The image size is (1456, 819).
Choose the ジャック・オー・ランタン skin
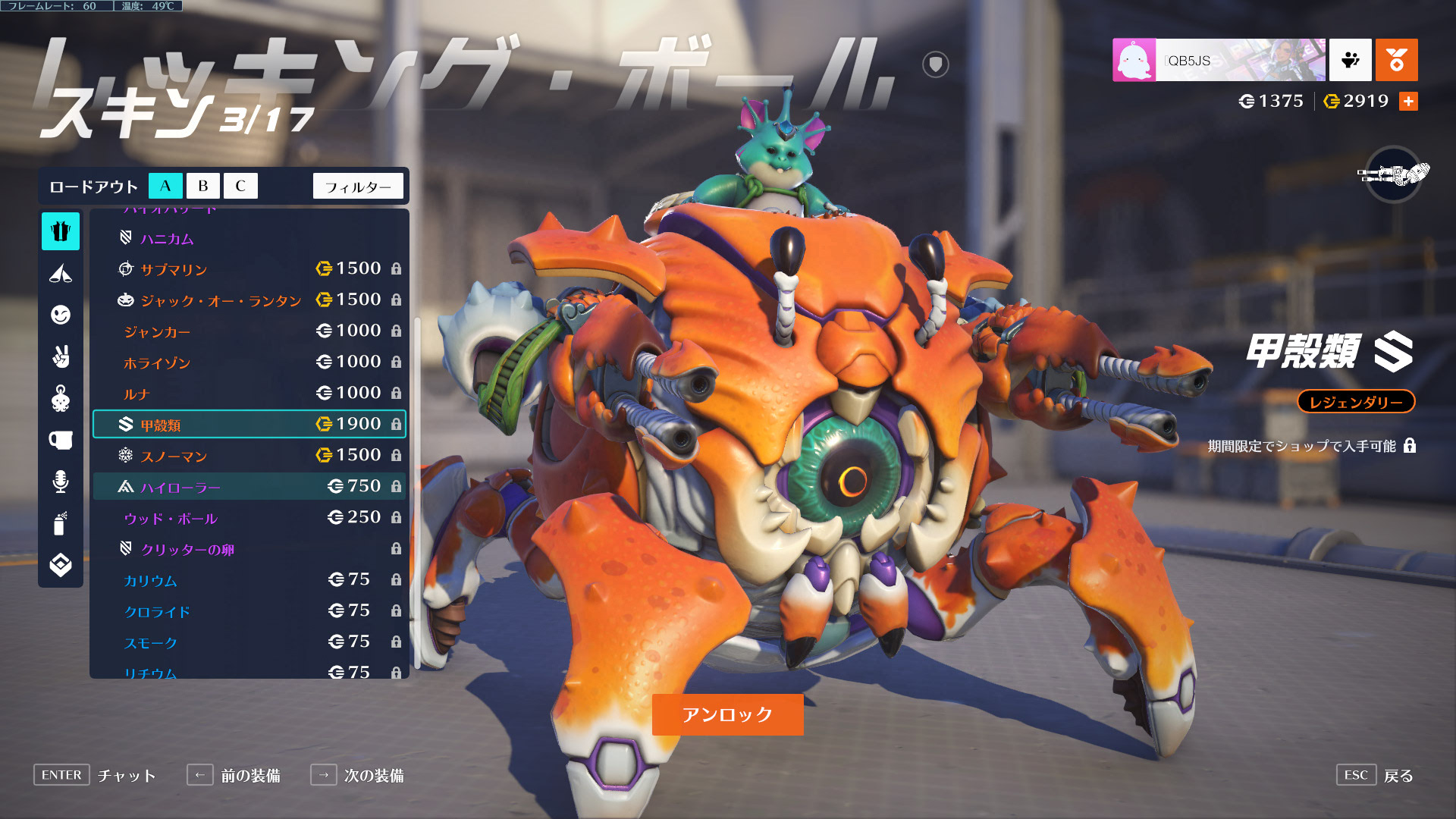(249, 300)
